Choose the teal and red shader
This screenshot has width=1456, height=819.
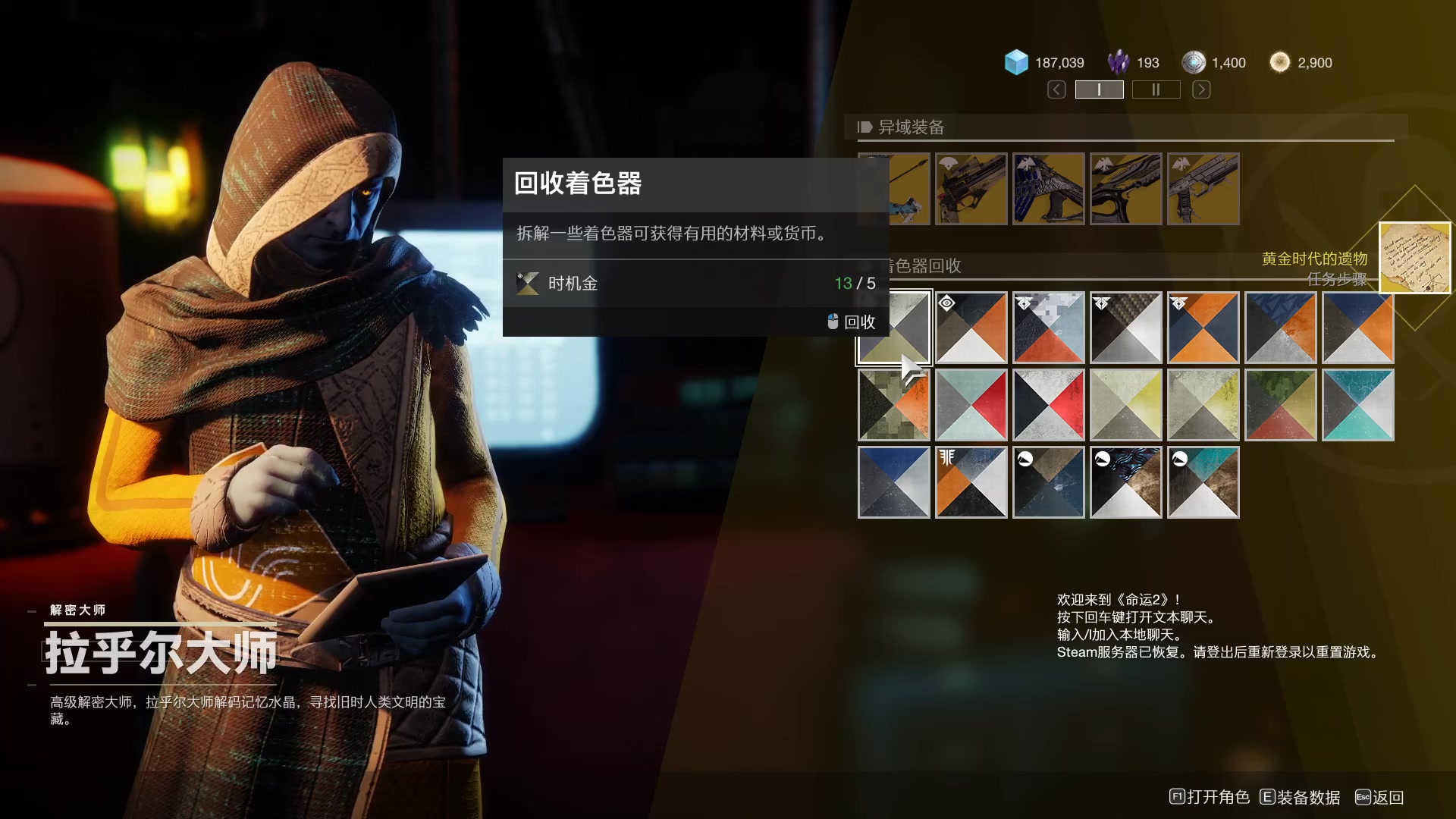971,405
